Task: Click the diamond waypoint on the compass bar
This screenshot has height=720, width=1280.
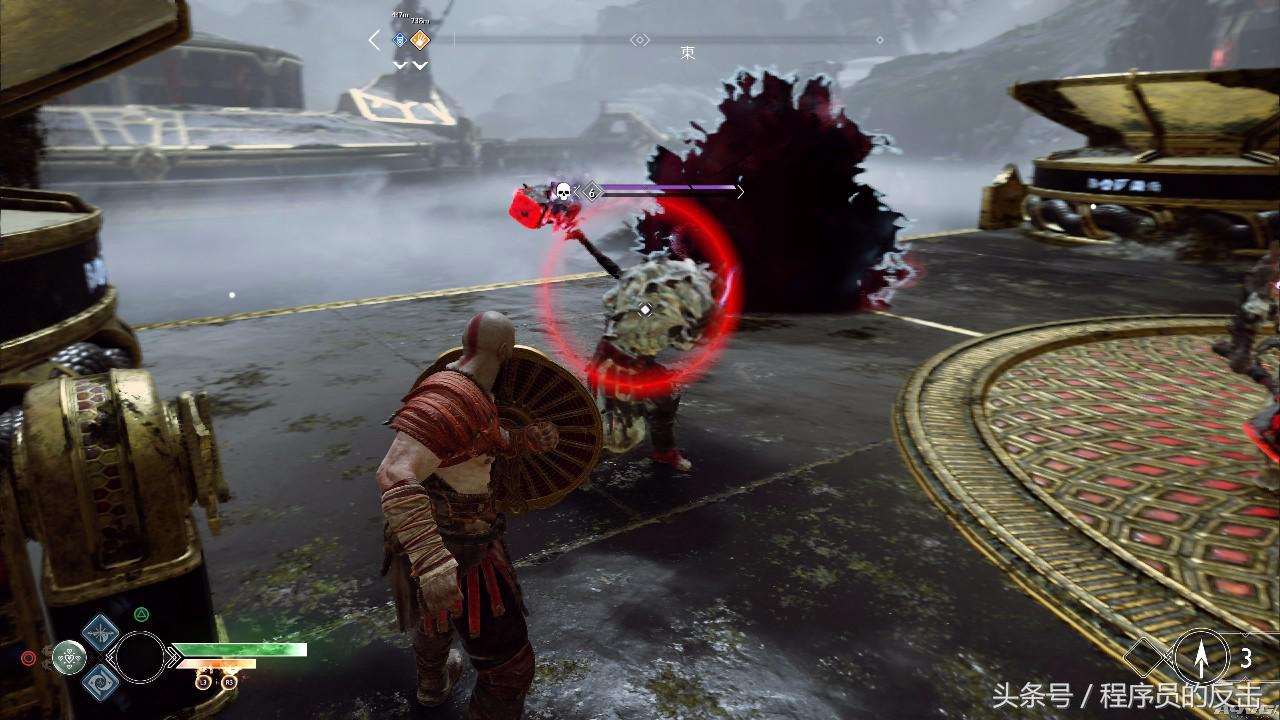Action: pos(640,39)
